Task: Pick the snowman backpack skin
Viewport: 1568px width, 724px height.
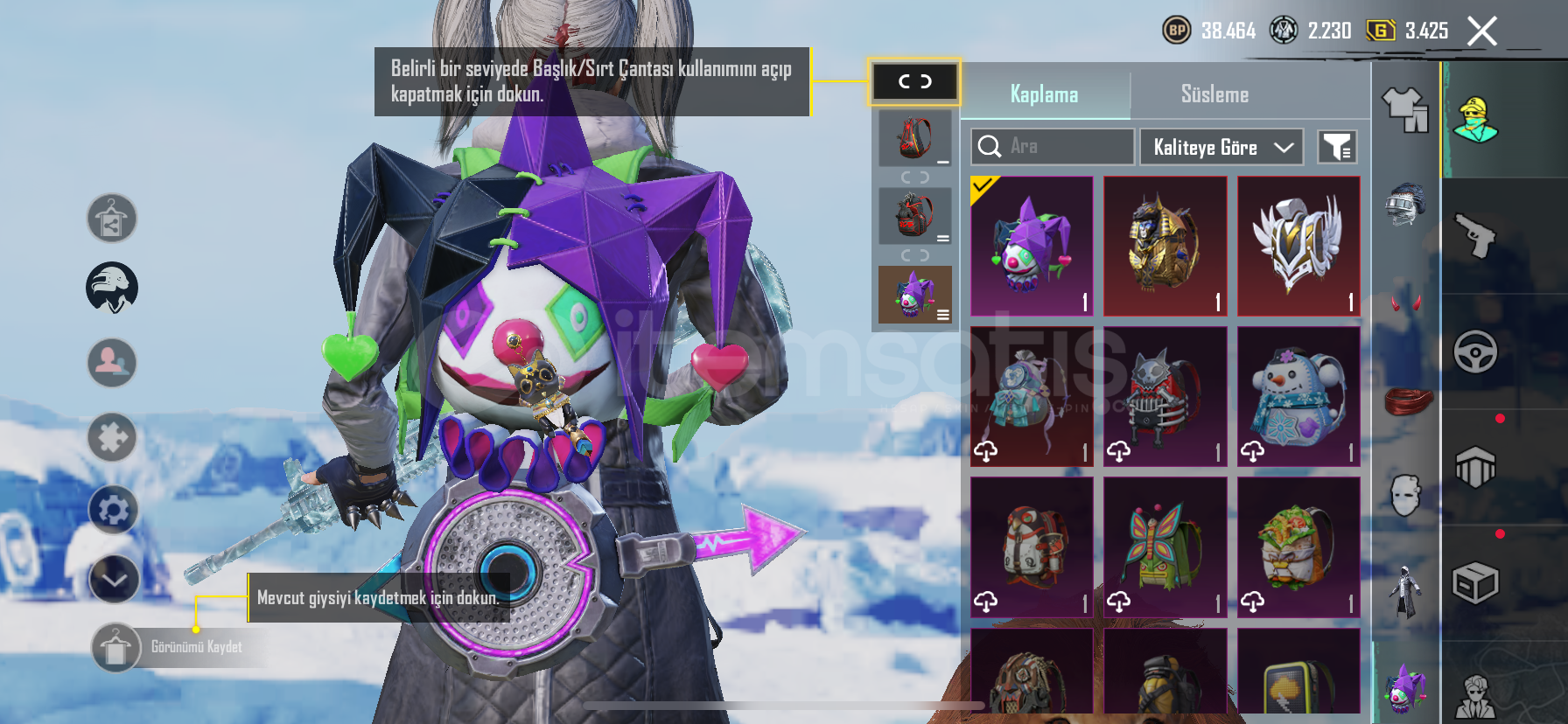Action: tap(1298, 396)
